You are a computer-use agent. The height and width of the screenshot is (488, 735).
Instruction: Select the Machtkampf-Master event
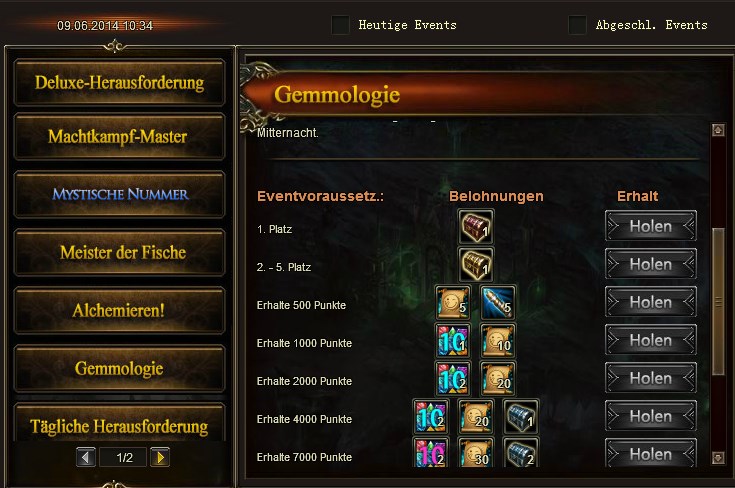point(119,137)
